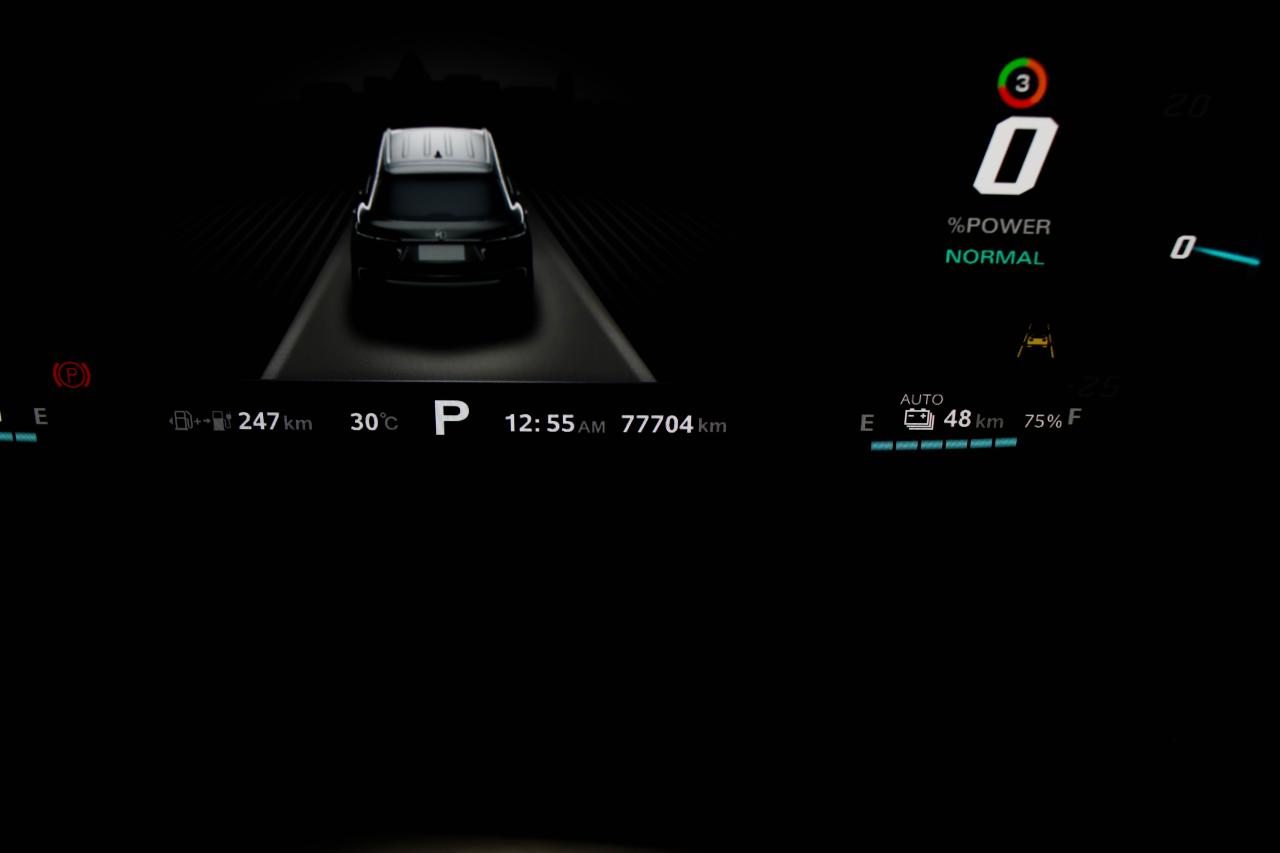Click the NORMAL drive mode label
This screenshot has width=1280, height=853.
point(994,257)
